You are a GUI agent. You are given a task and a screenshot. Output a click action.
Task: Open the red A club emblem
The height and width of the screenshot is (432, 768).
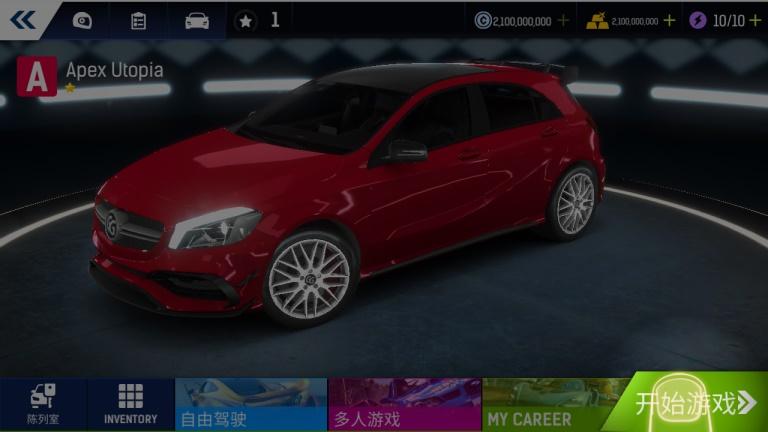38,76
